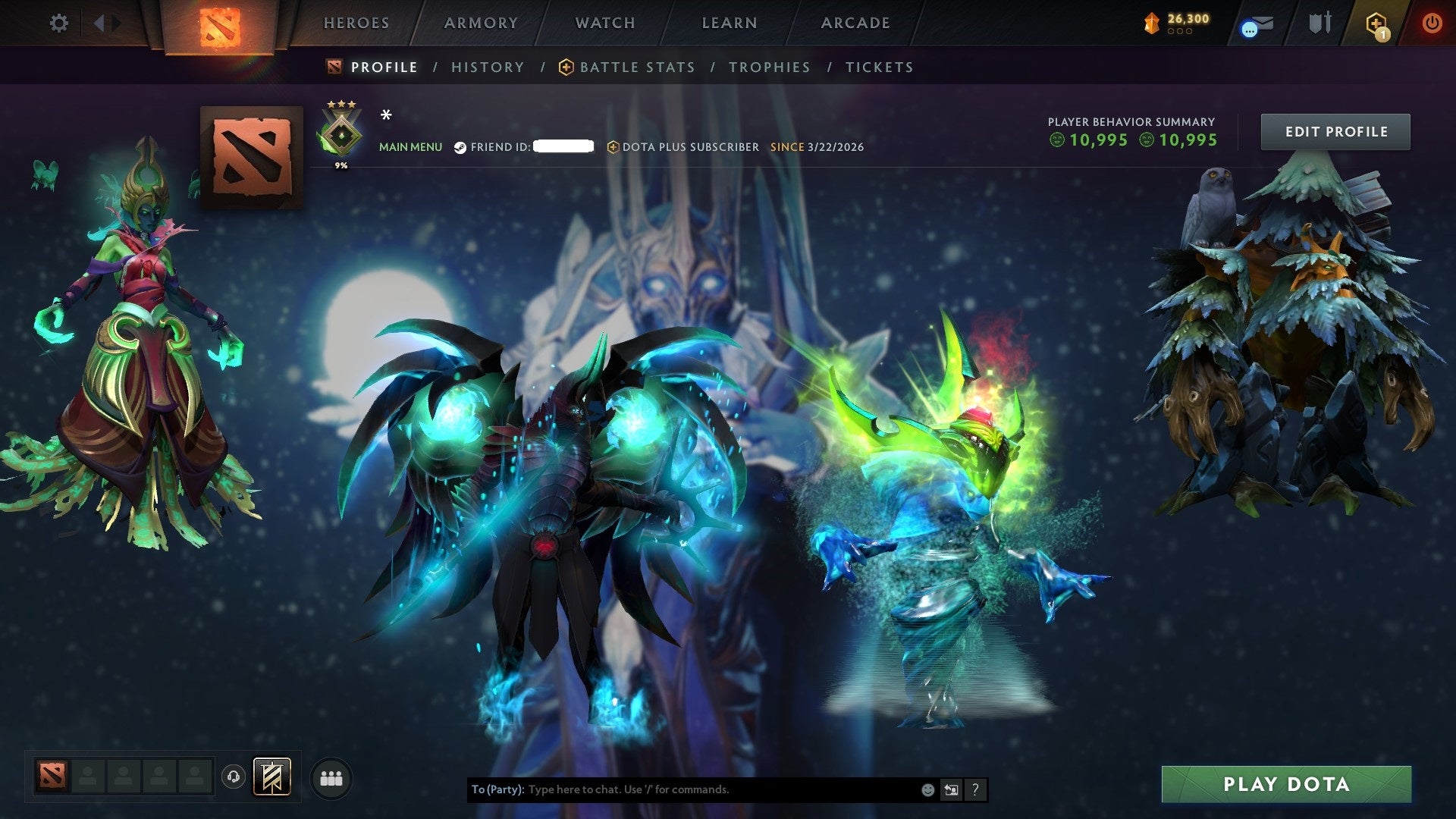This screenshot has width=1456, height=819.
Task: Click your rank medal to expand rank details
Action: (x=341, y=133)
